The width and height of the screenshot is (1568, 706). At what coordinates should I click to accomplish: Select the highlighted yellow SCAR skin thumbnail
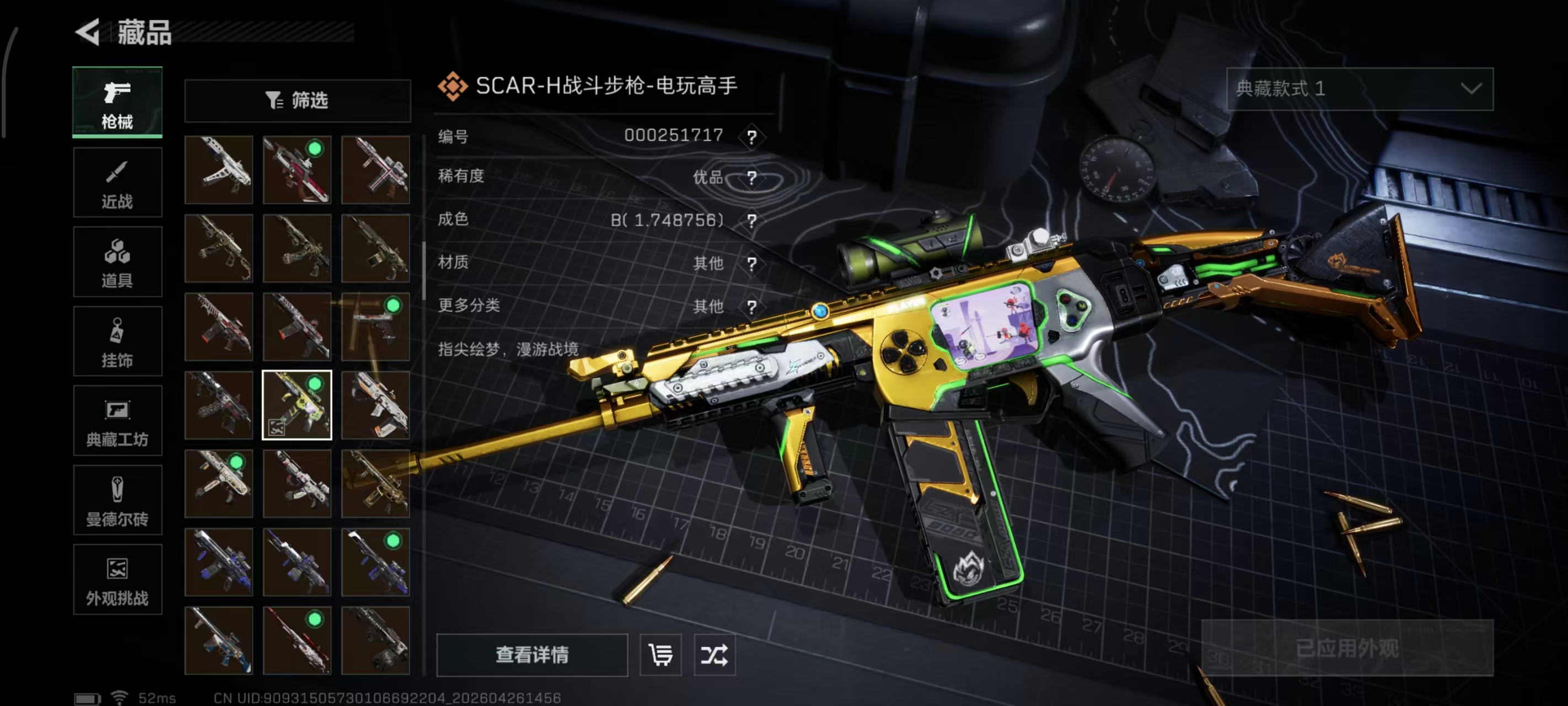[x=298, y=404]
